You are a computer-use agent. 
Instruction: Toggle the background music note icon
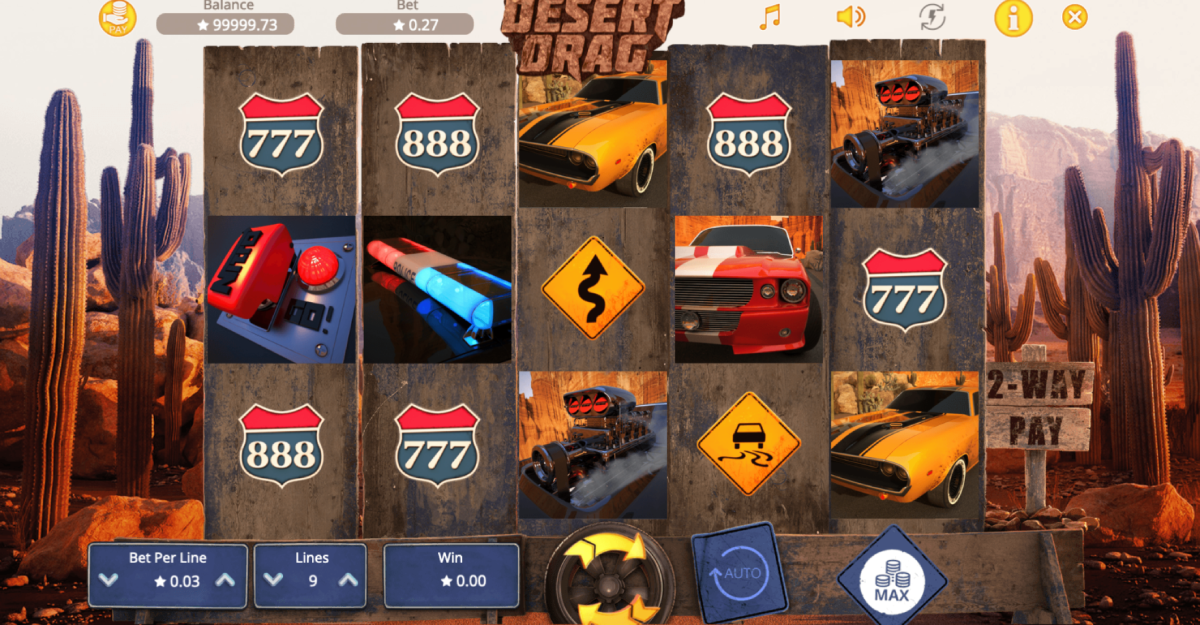click(x=769, y=17)
